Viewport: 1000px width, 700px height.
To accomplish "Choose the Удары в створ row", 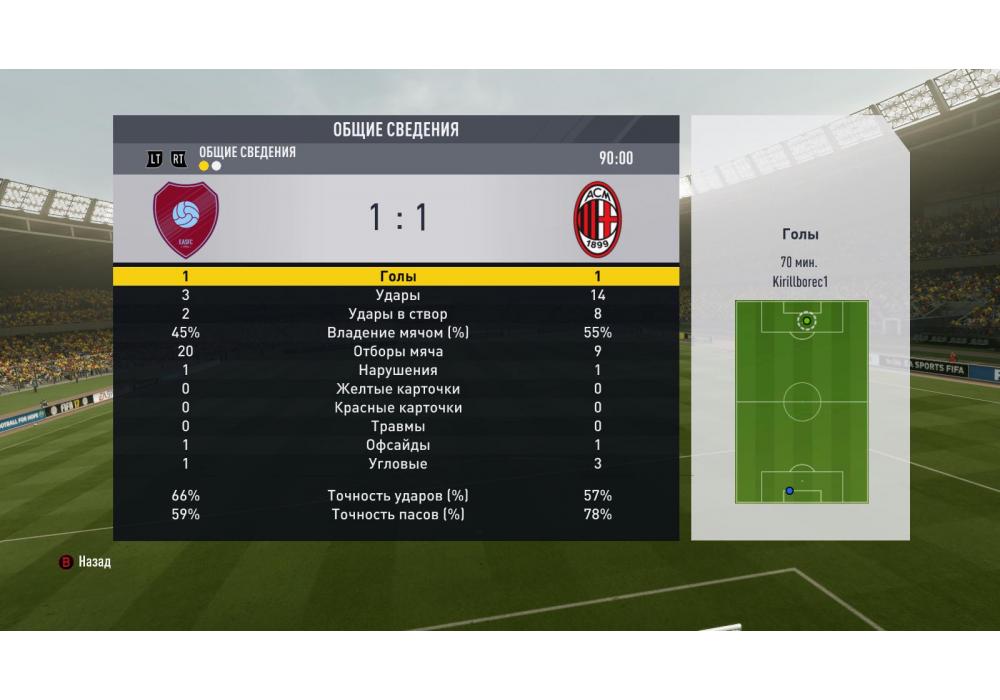I will [397, 314].
